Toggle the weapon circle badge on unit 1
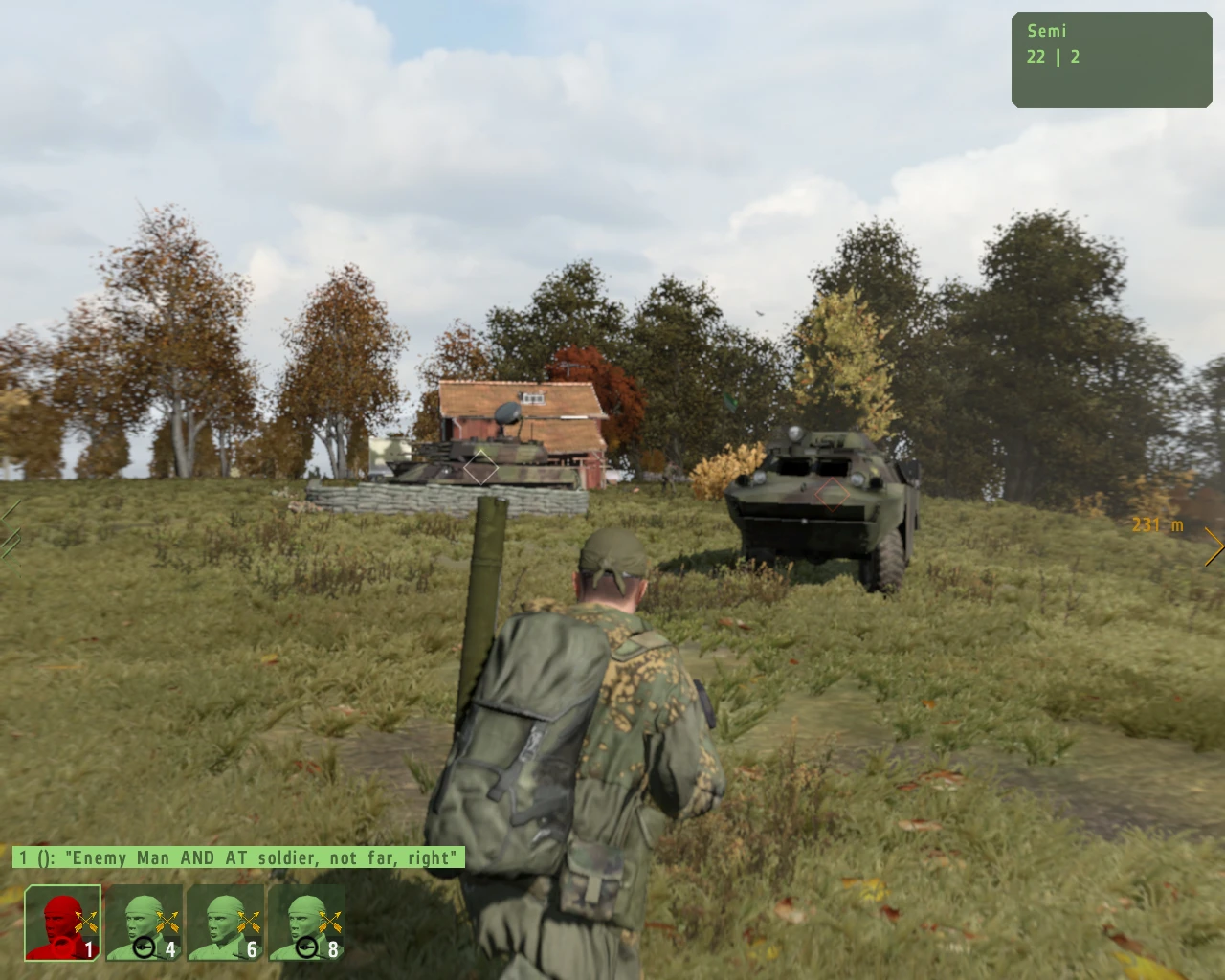The width and height of the screenshot is (1225, 980). tap(63, 947)
